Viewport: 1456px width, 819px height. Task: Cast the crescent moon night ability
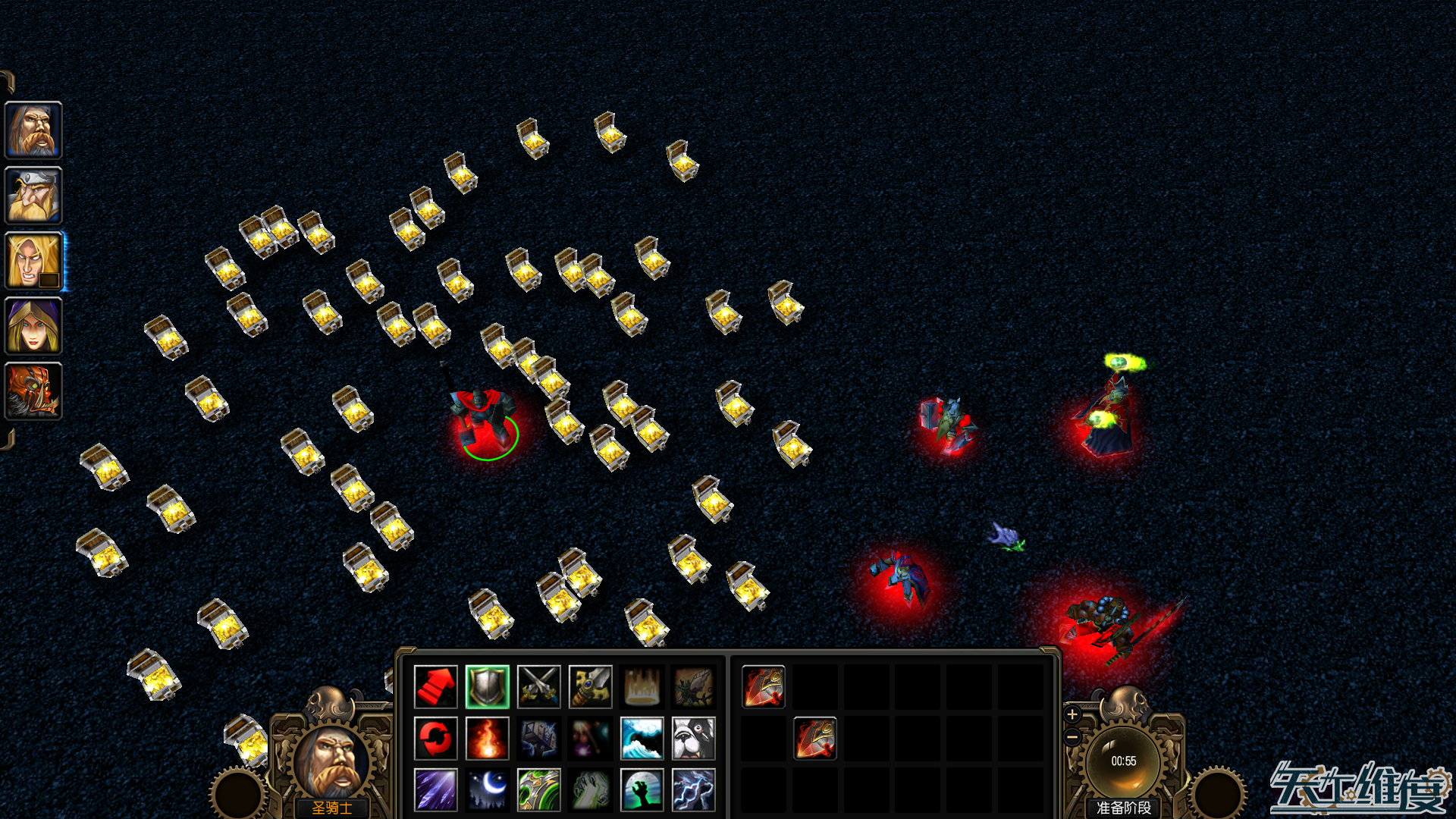tap(488, 789)
